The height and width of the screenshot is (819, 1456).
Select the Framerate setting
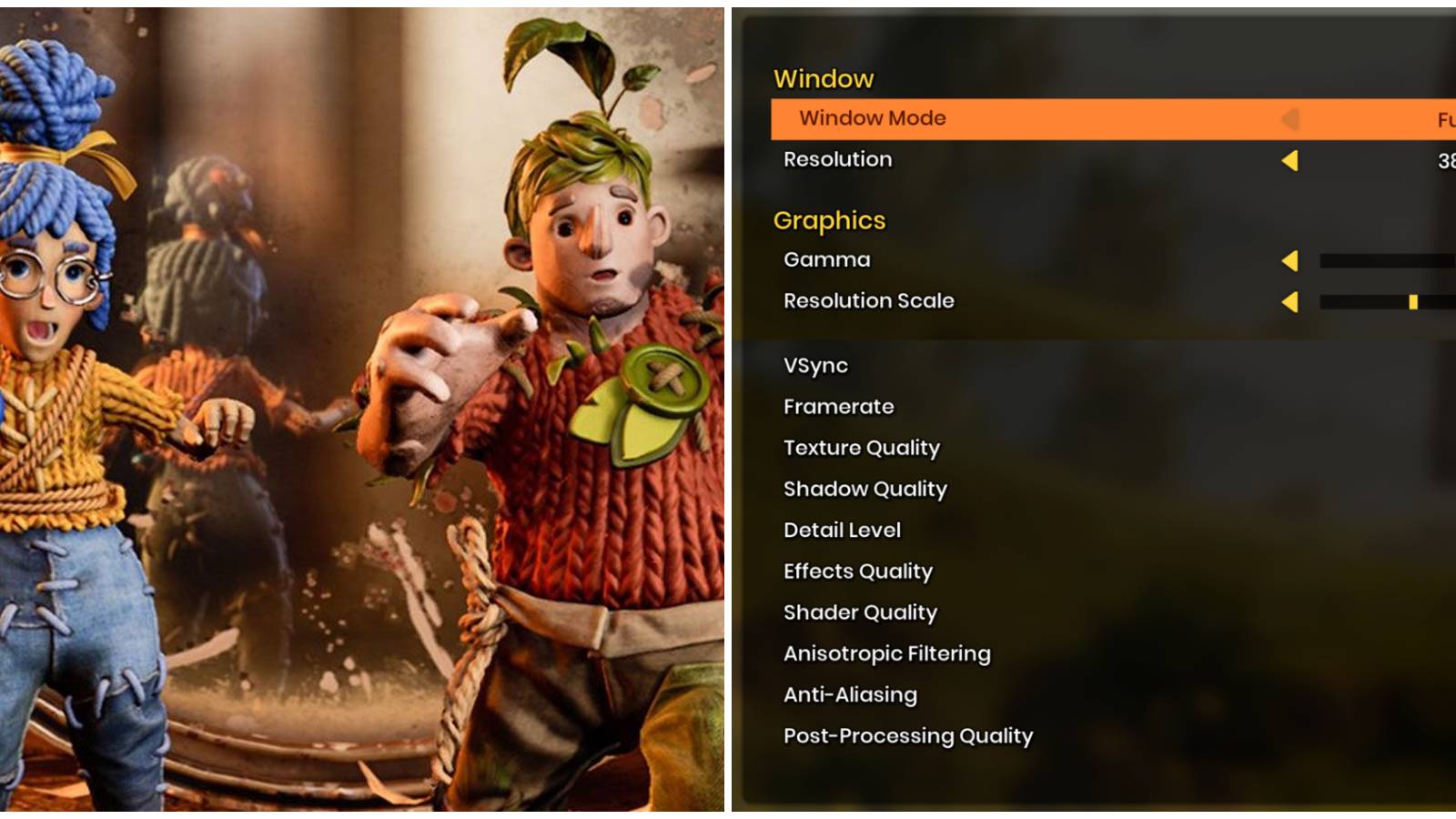[838, 407]
